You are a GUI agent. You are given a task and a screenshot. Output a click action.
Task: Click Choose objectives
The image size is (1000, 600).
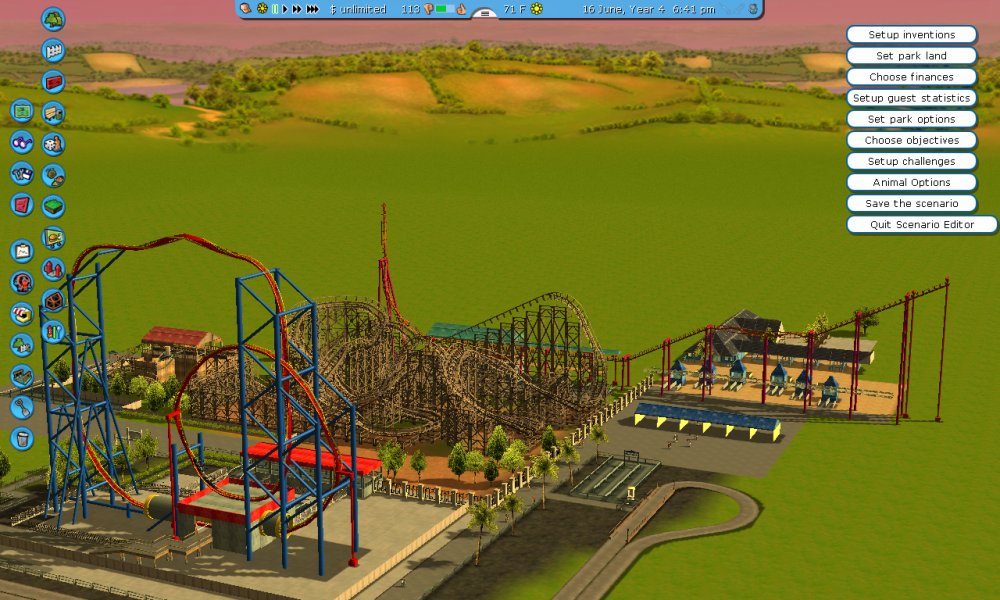[911, 140]
